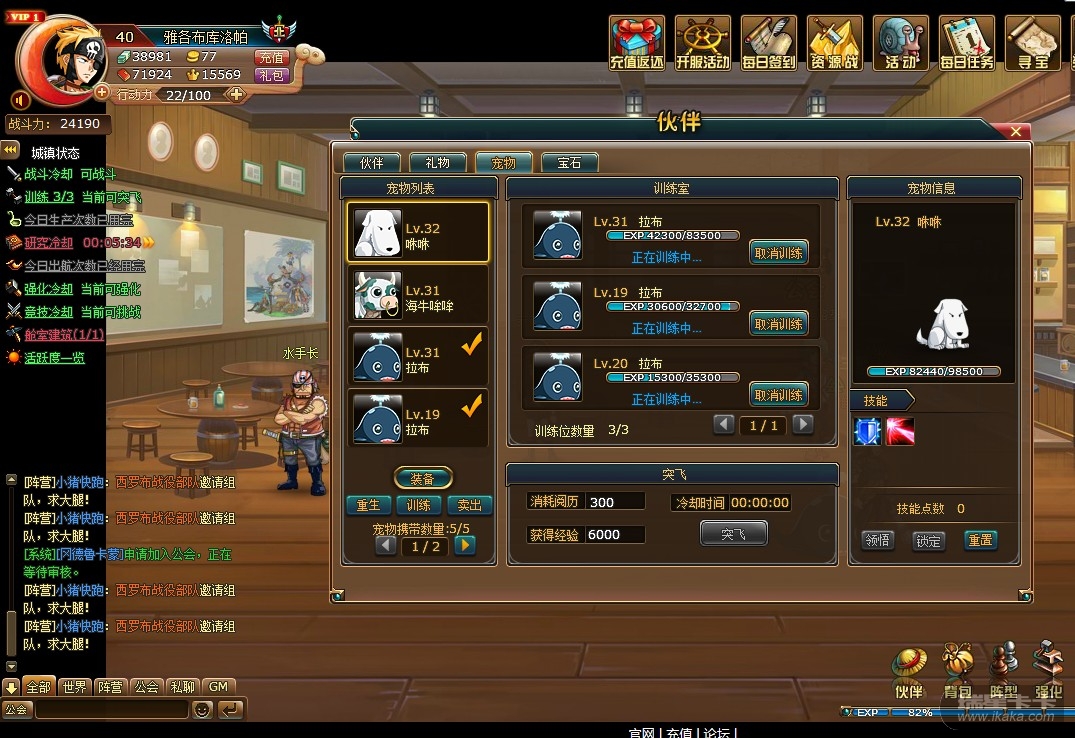Open the 背包 backpack

pos(957,671)
